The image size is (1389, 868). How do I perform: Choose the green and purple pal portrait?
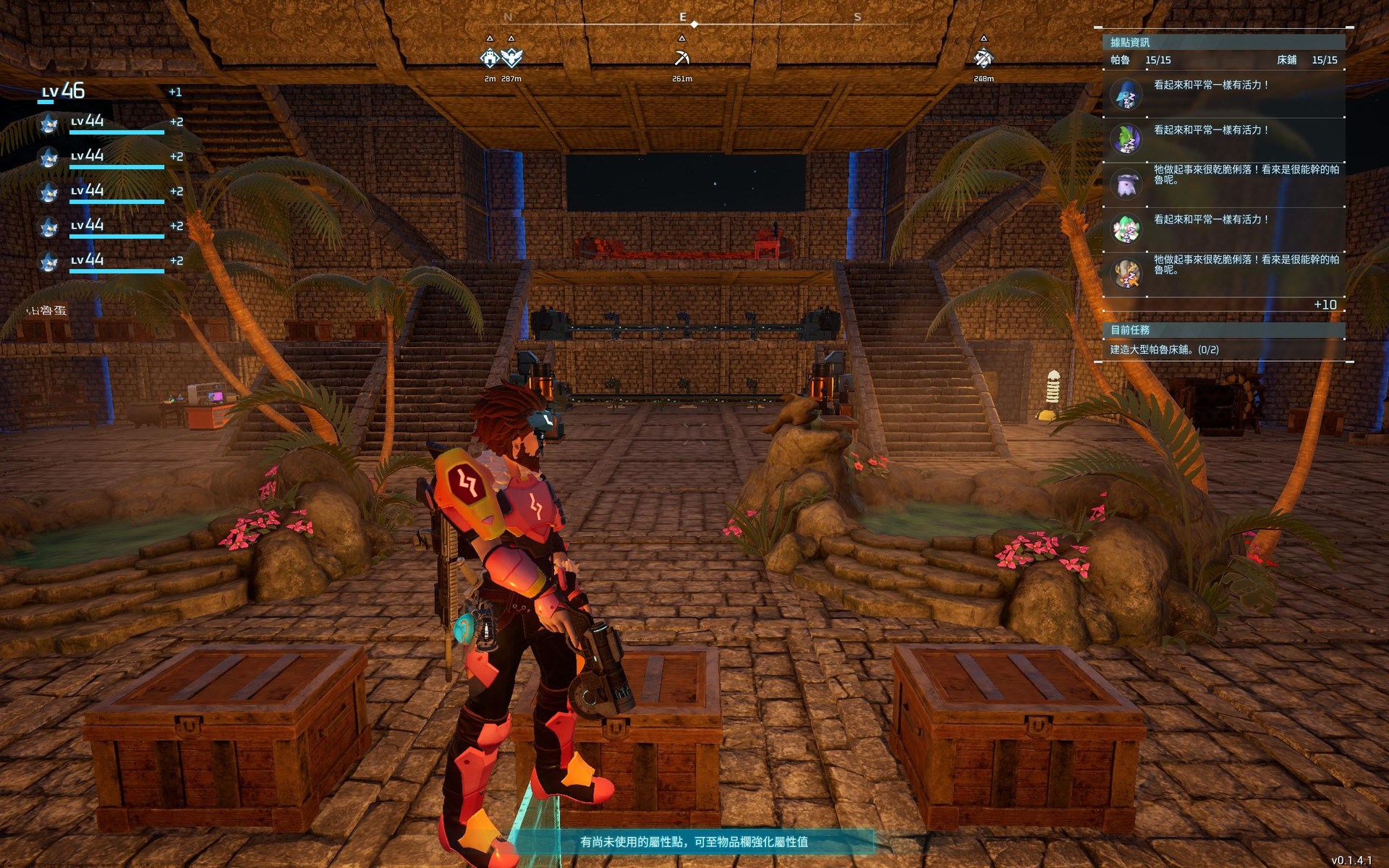tap(1126, 139)
